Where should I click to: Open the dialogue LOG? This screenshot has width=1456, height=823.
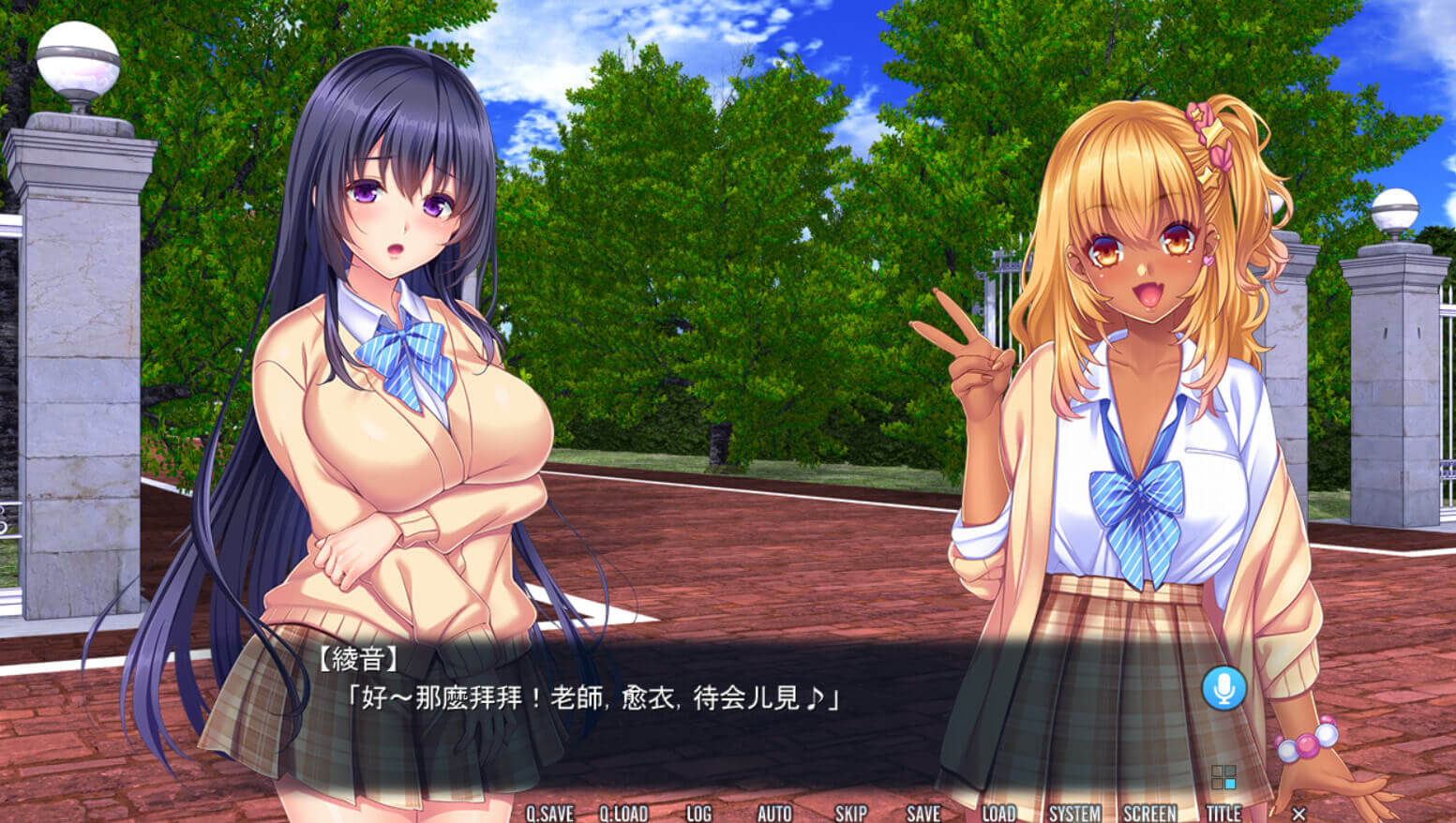click(698, 813)
